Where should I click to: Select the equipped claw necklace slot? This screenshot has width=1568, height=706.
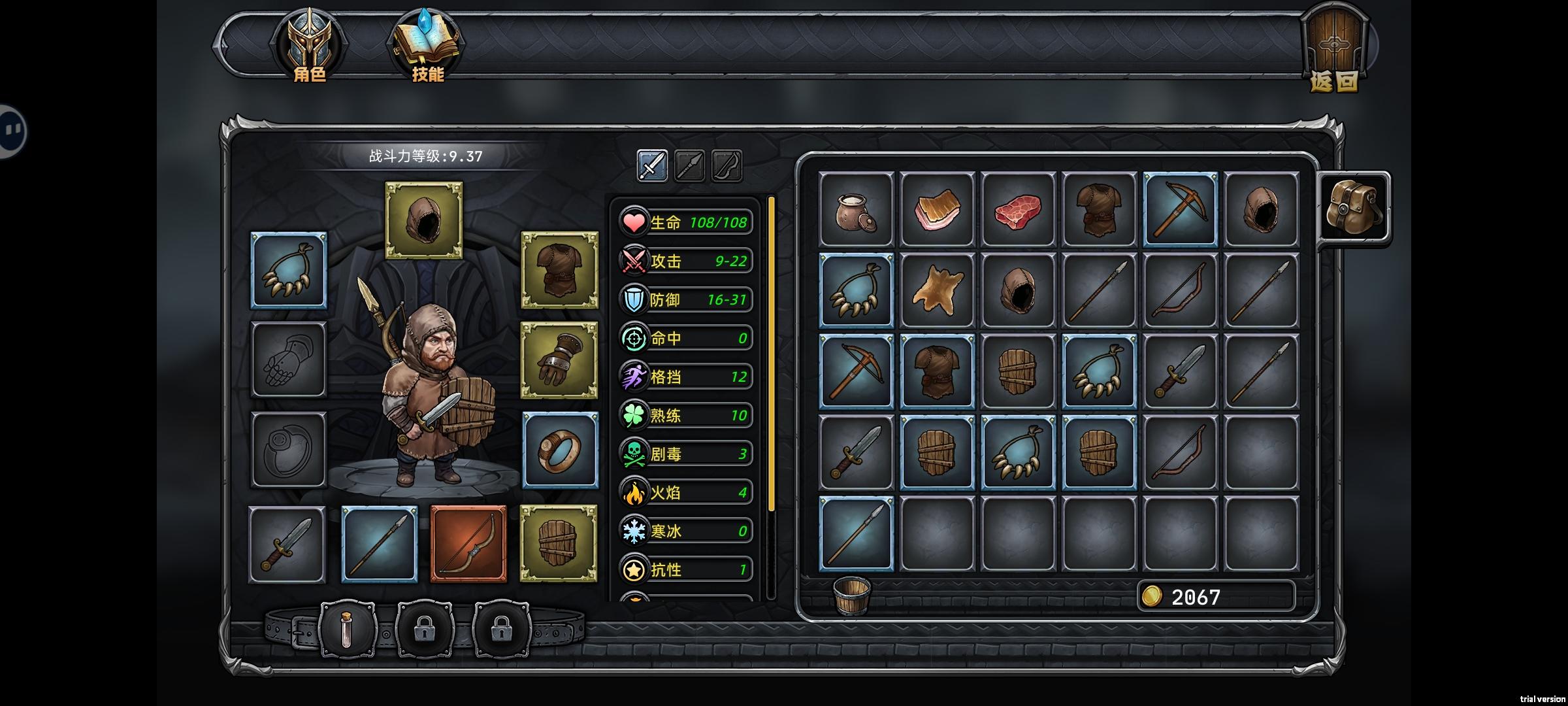(289, 270)
